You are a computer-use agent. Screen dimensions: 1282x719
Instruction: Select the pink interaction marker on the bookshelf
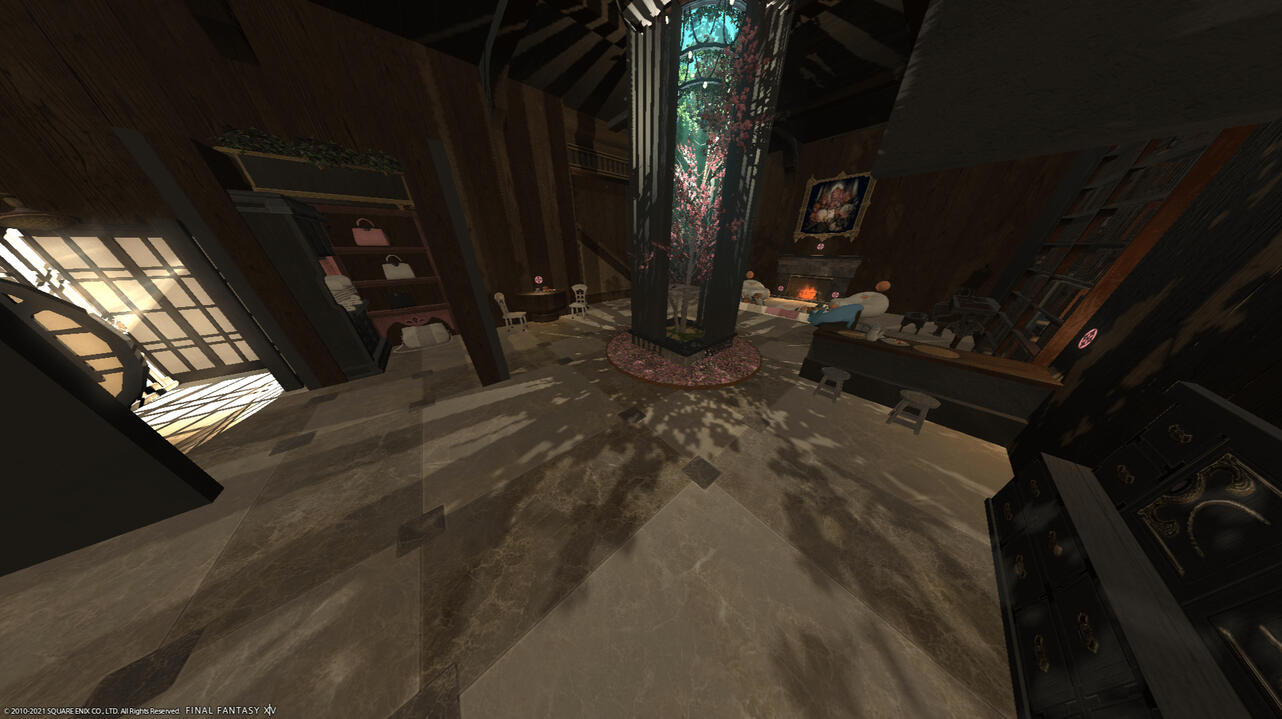1089,338
